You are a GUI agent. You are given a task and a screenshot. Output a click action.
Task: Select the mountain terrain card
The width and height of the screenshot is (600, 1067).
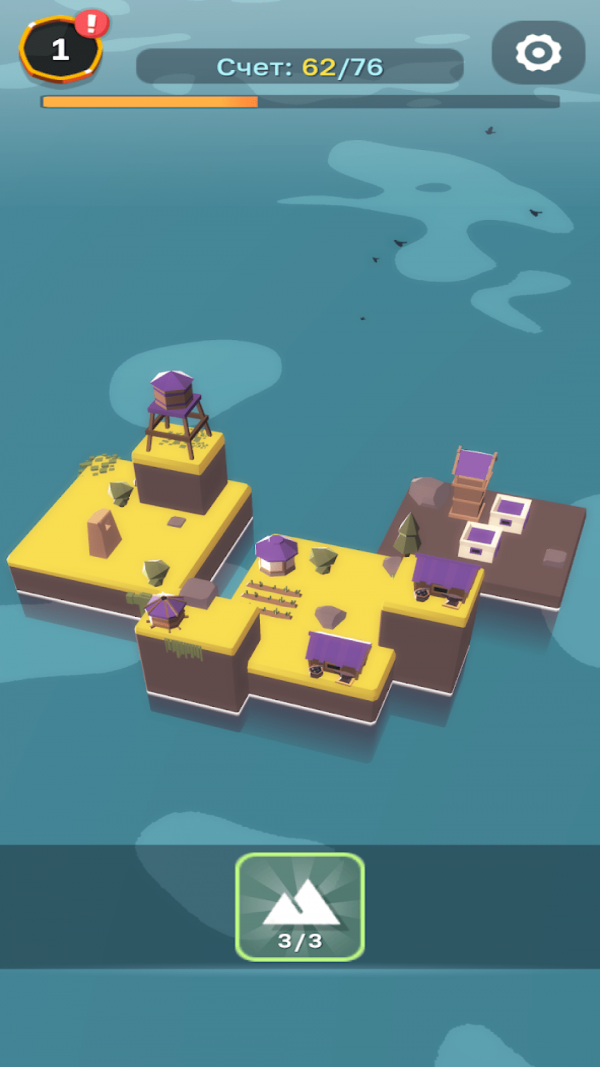[x=300, y=906]
